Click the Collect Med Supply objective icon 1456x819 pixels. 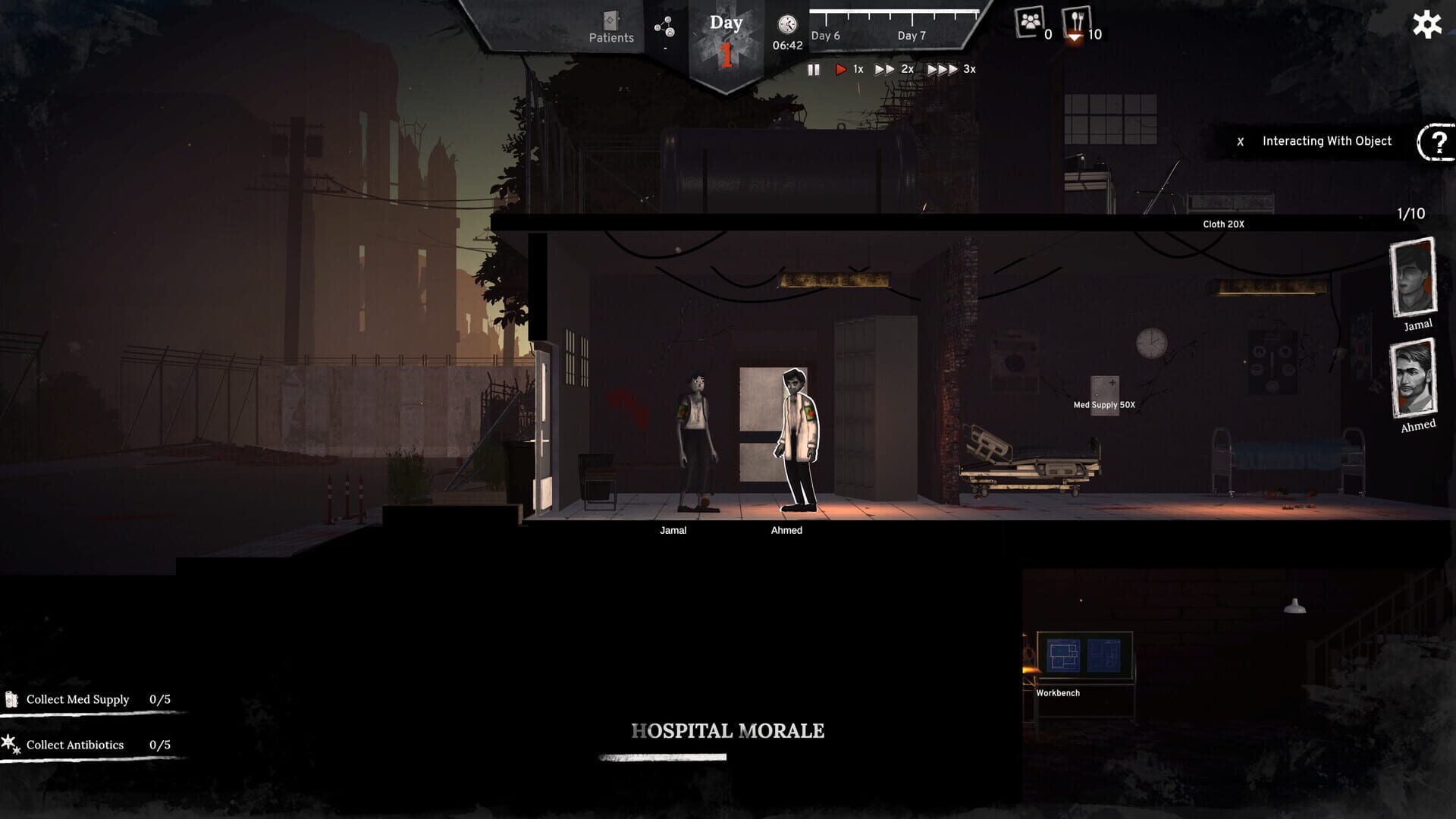(x=12, y=698)
